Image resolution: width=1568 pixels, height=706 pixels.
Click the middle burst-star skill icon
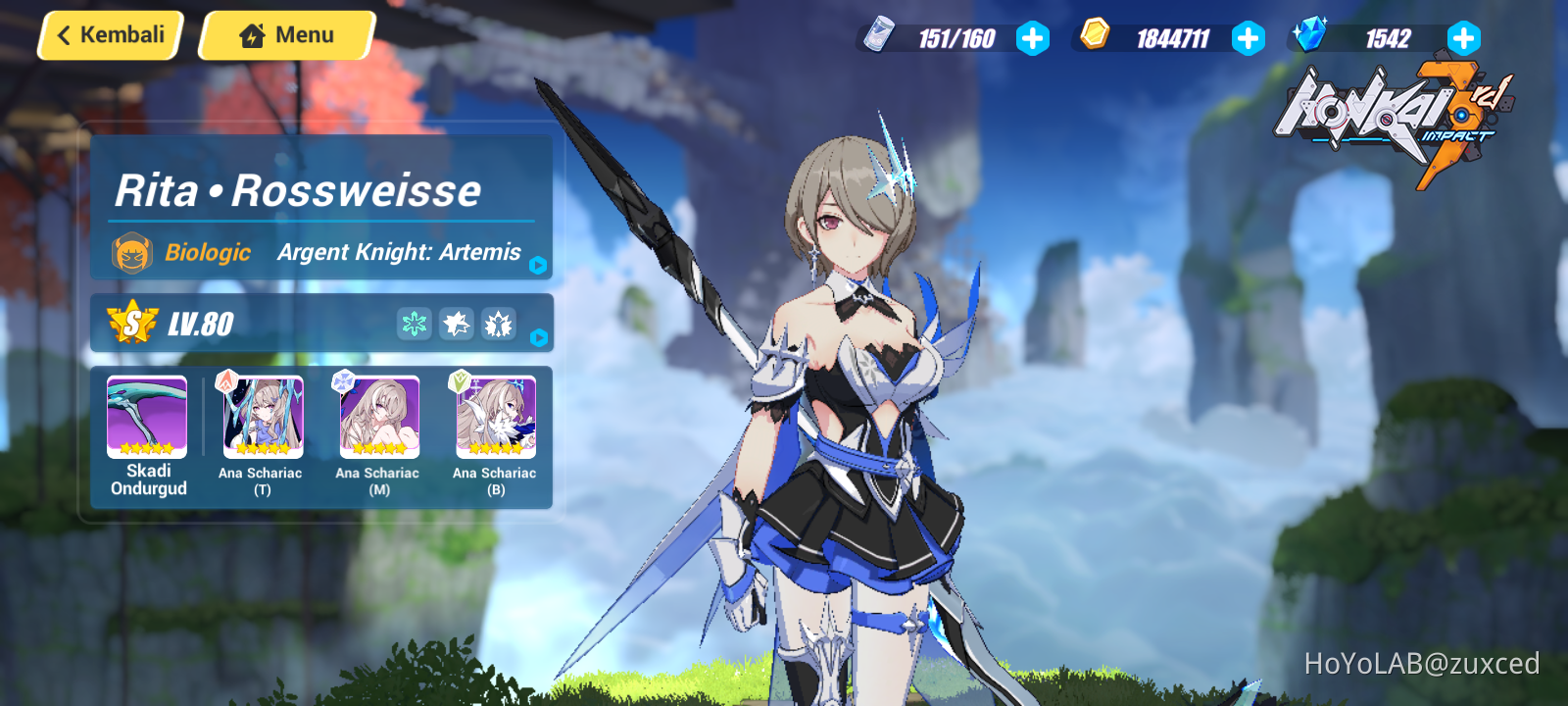[456, 324]
